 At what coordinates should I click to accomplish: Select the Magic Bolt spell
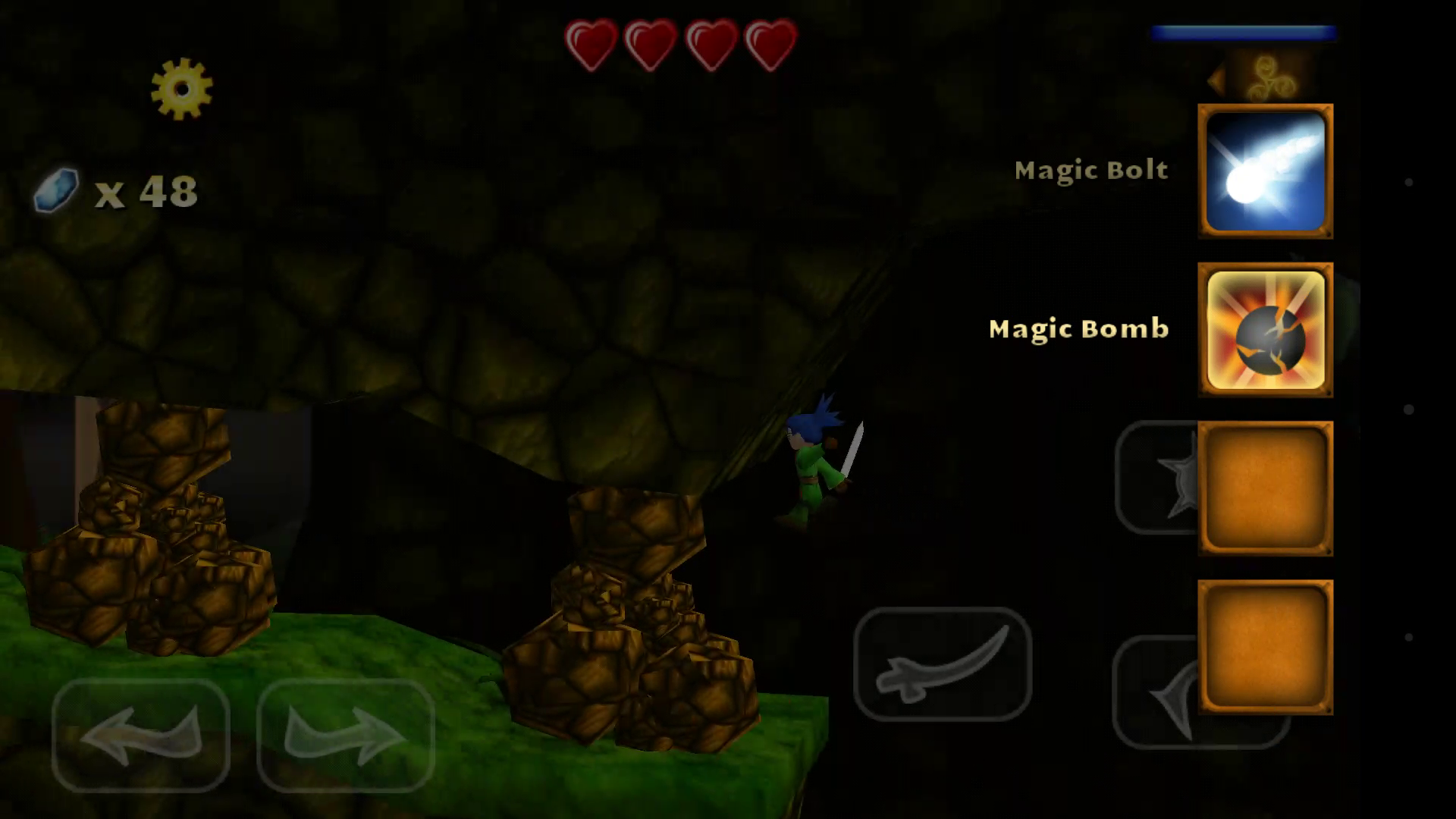[x=1265, y=171]
